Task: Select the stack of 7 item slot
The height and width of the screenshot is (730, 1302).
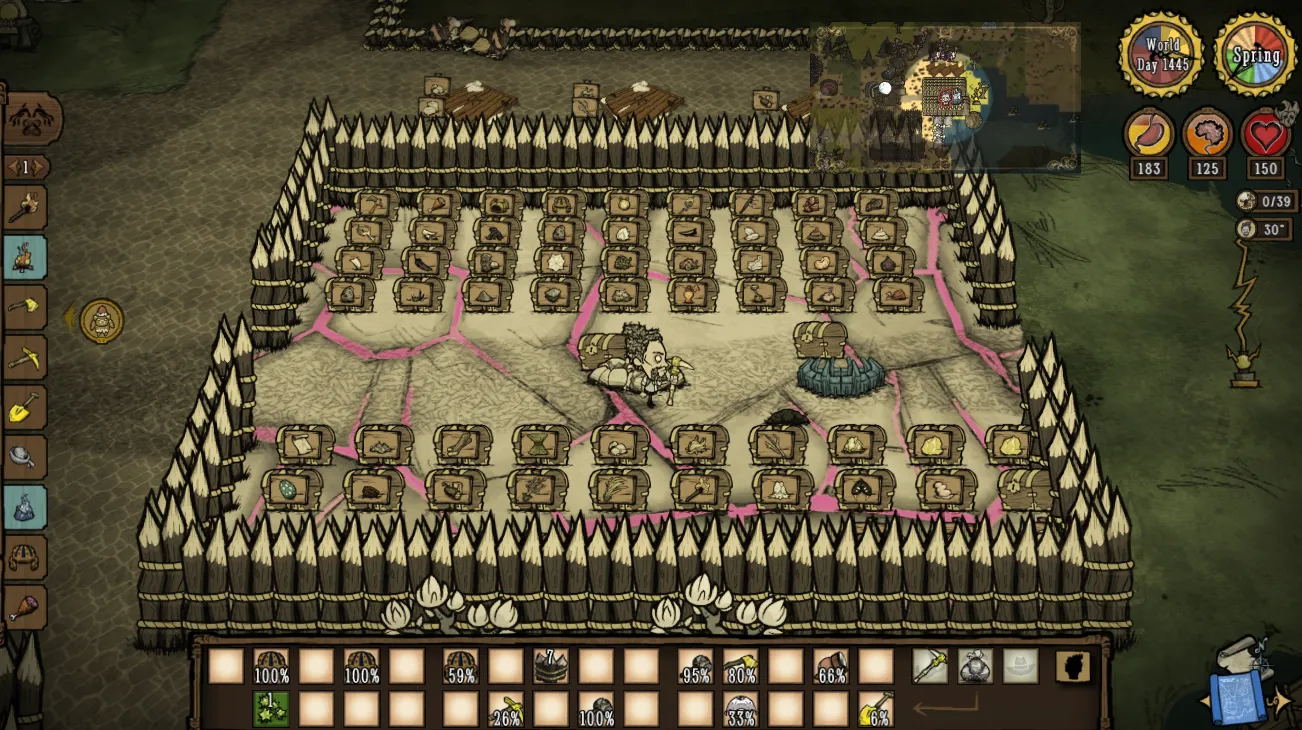Action: click(x=551, y=666)
